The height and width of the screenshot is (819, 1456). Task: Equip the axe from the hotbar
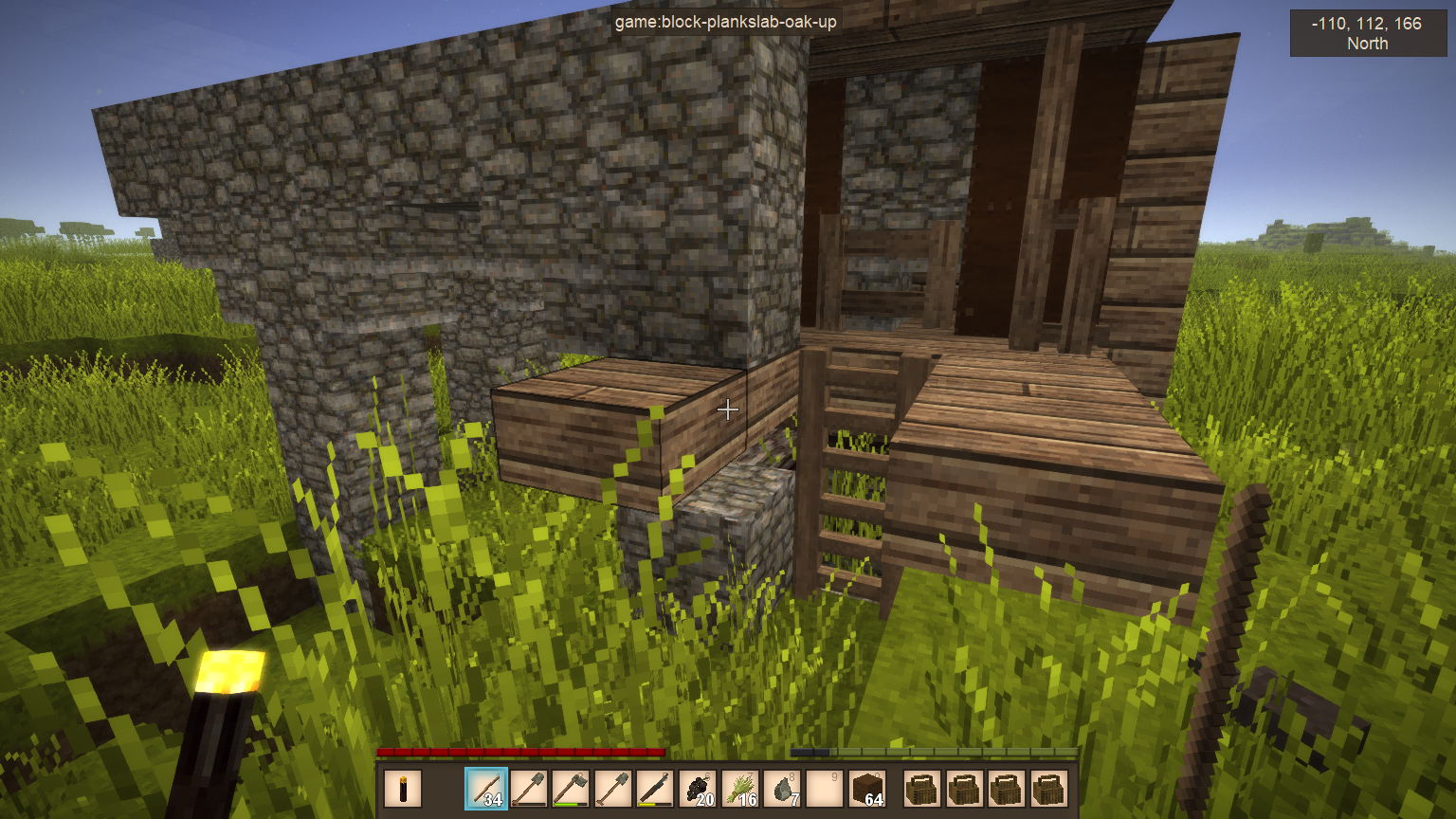[572, 789]
